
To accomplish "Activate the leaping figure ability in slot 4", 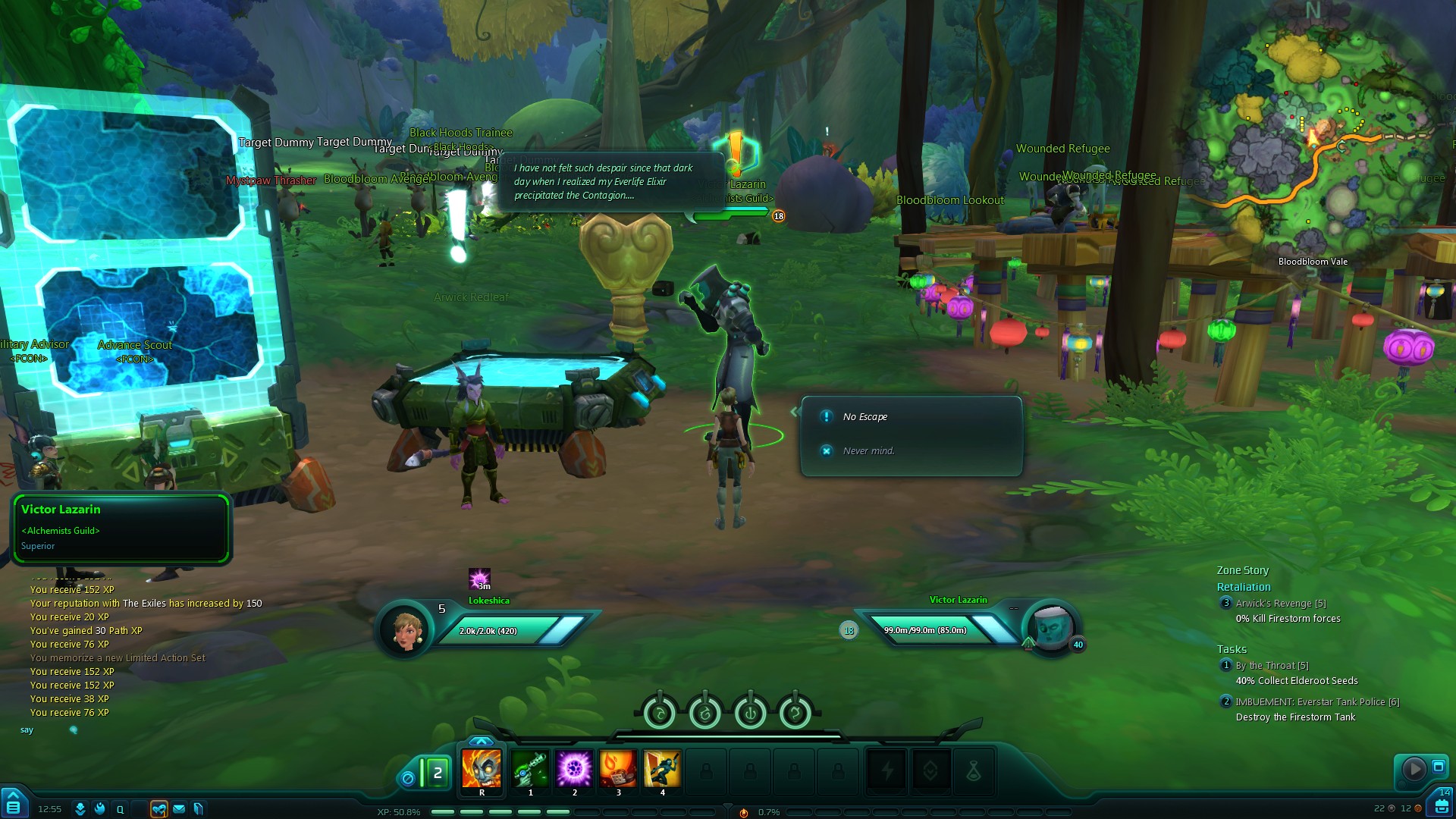I will [662, 769].
